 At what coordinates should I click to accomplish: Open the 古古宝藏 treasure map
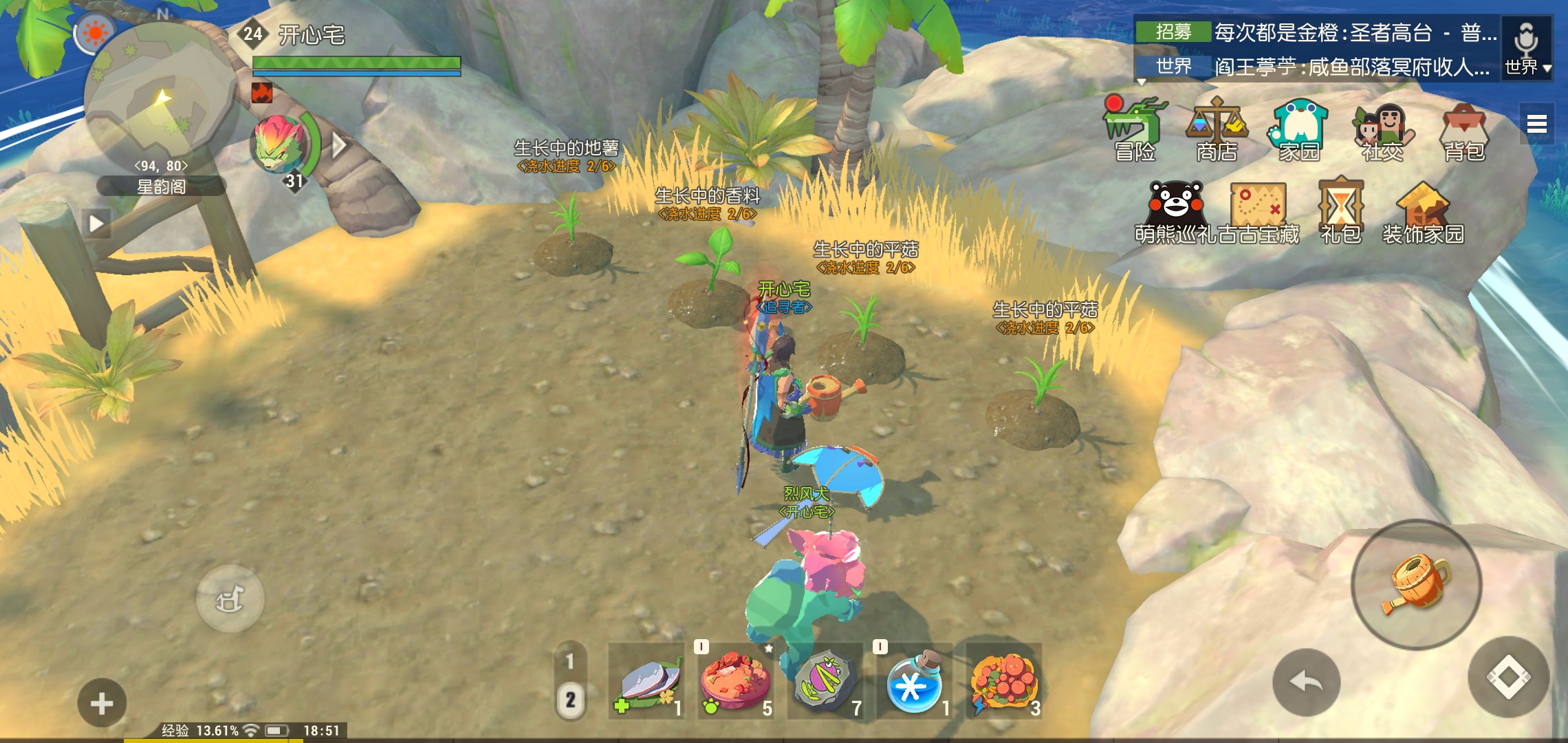1258,212
